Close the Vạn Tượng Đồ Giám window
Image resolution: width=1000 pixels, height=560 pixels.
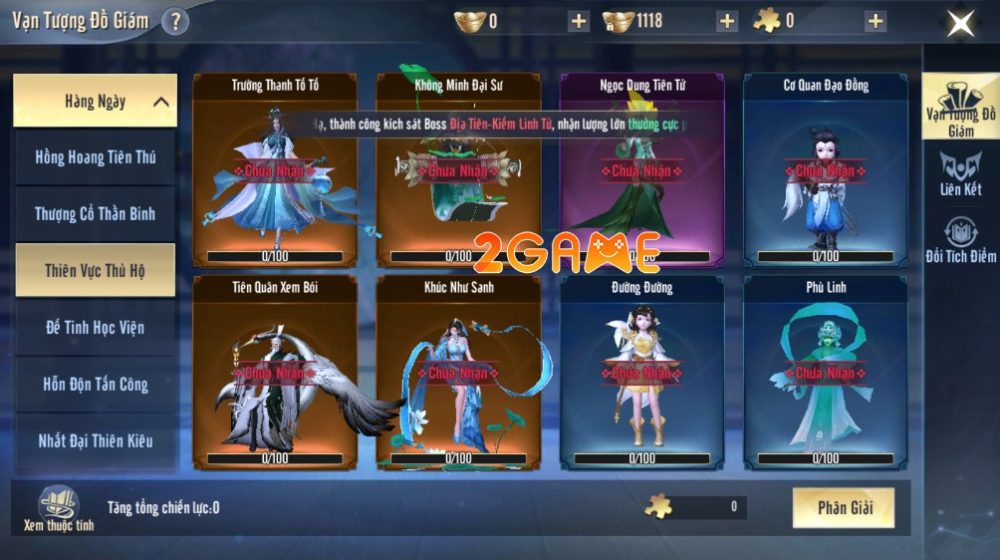(960, 22)
